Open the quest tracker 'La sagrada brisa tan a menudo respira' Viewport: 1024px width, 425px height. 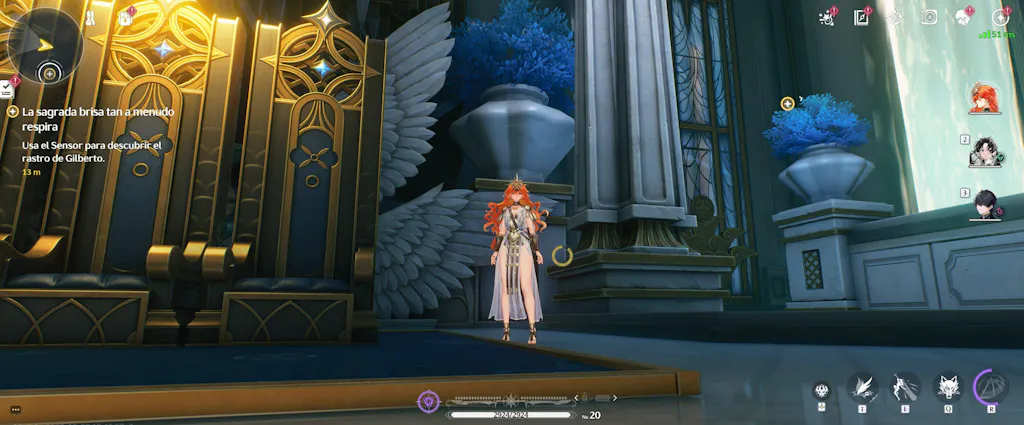coord(90,120)
